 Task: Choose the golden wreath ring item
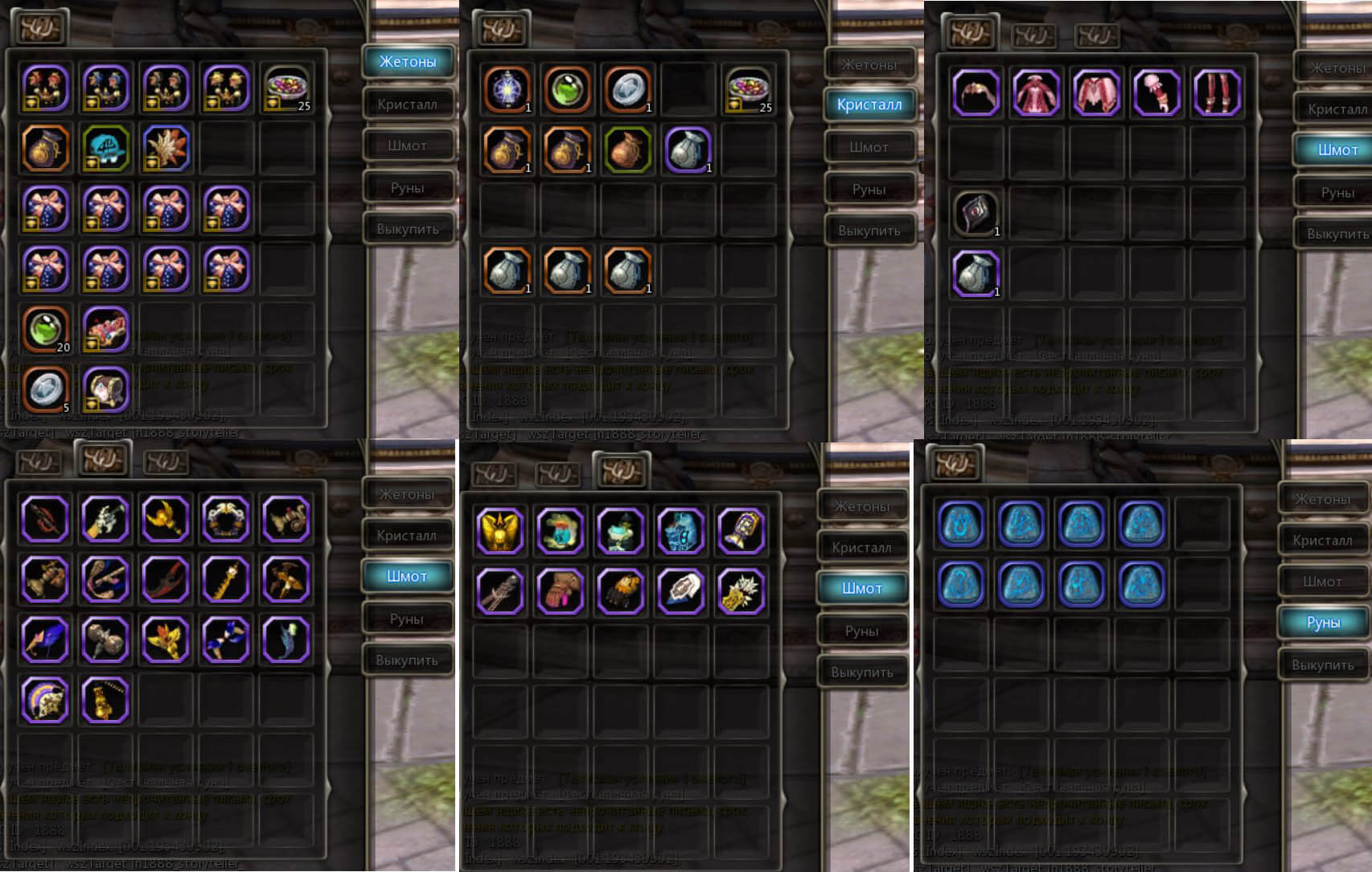[226, 518]
